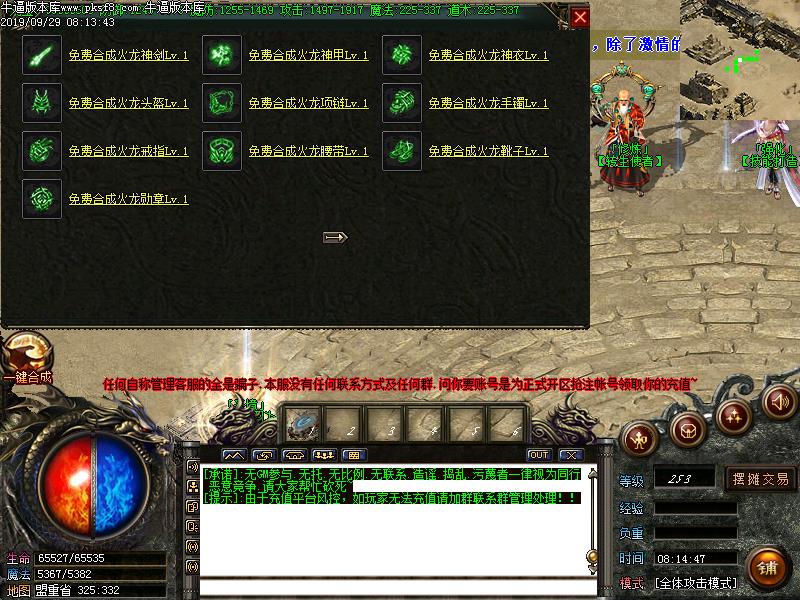
Task: Choose 免费合成火龙神甲Lv.1 link
Action: point(308,56)
